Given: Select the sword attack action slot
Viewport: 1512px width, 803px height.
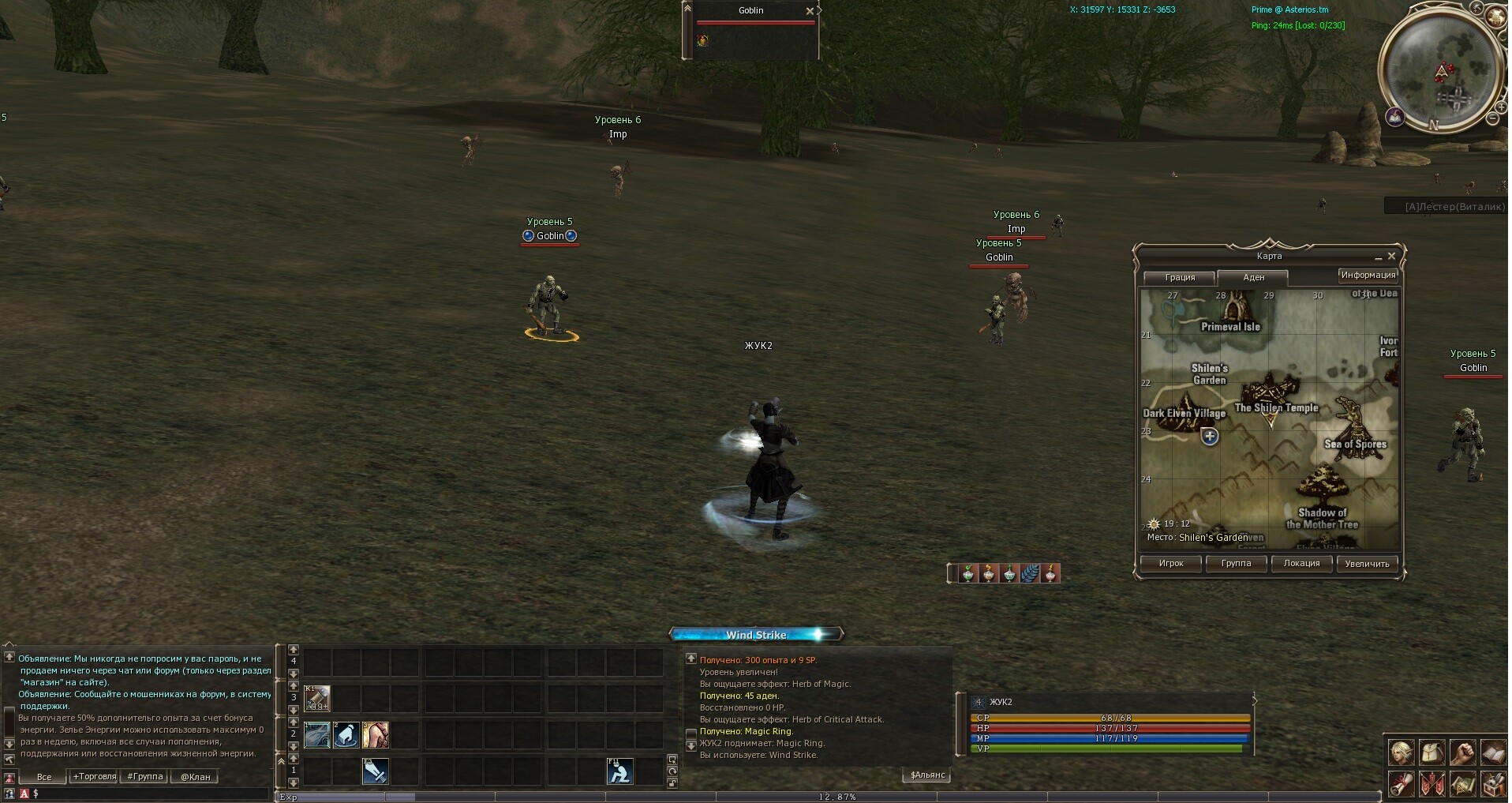Looking at the screenshot, I should point(375,771).
